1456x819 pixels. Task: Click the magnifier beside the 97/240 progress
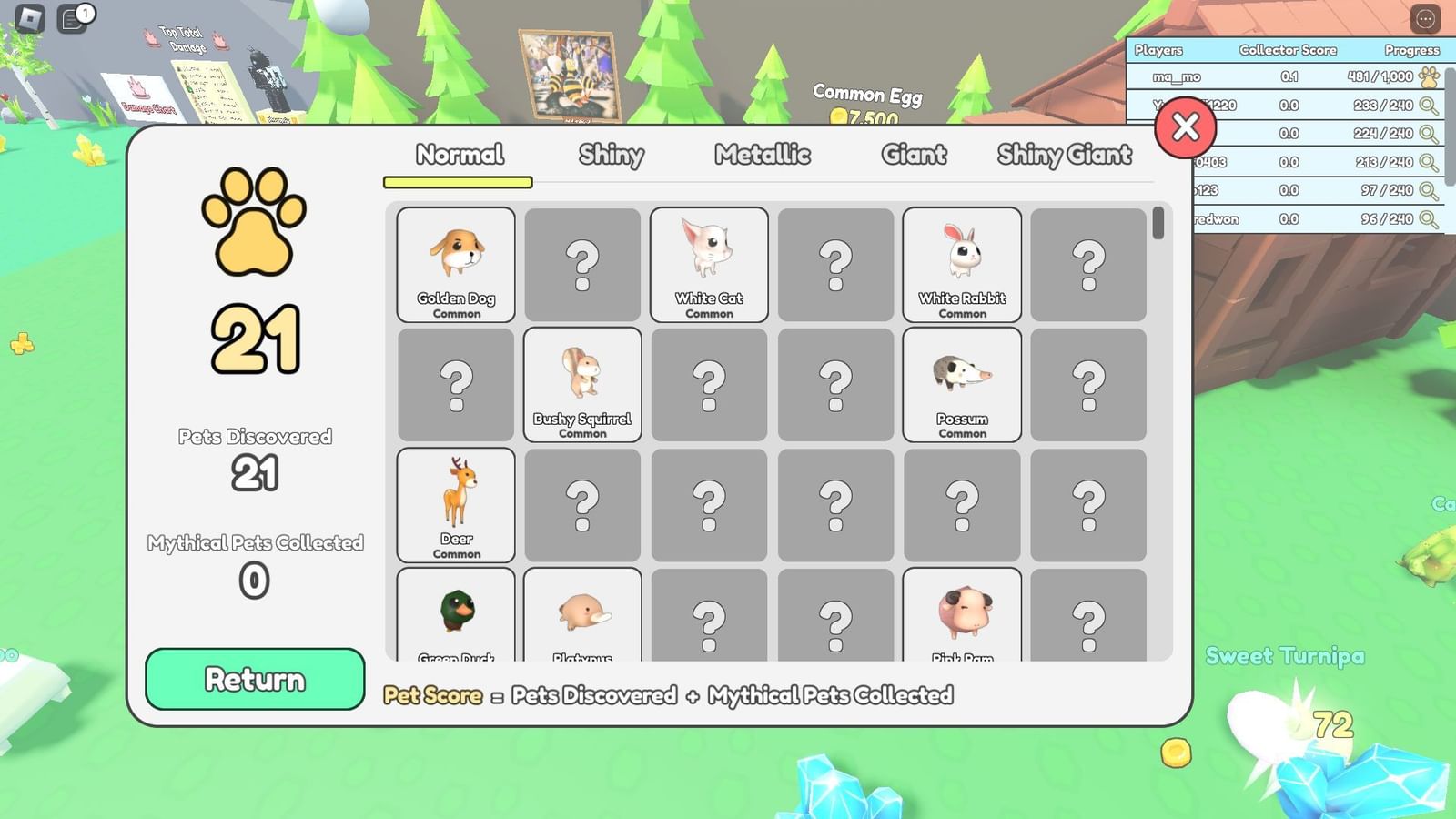click(x=1429, y=190)
